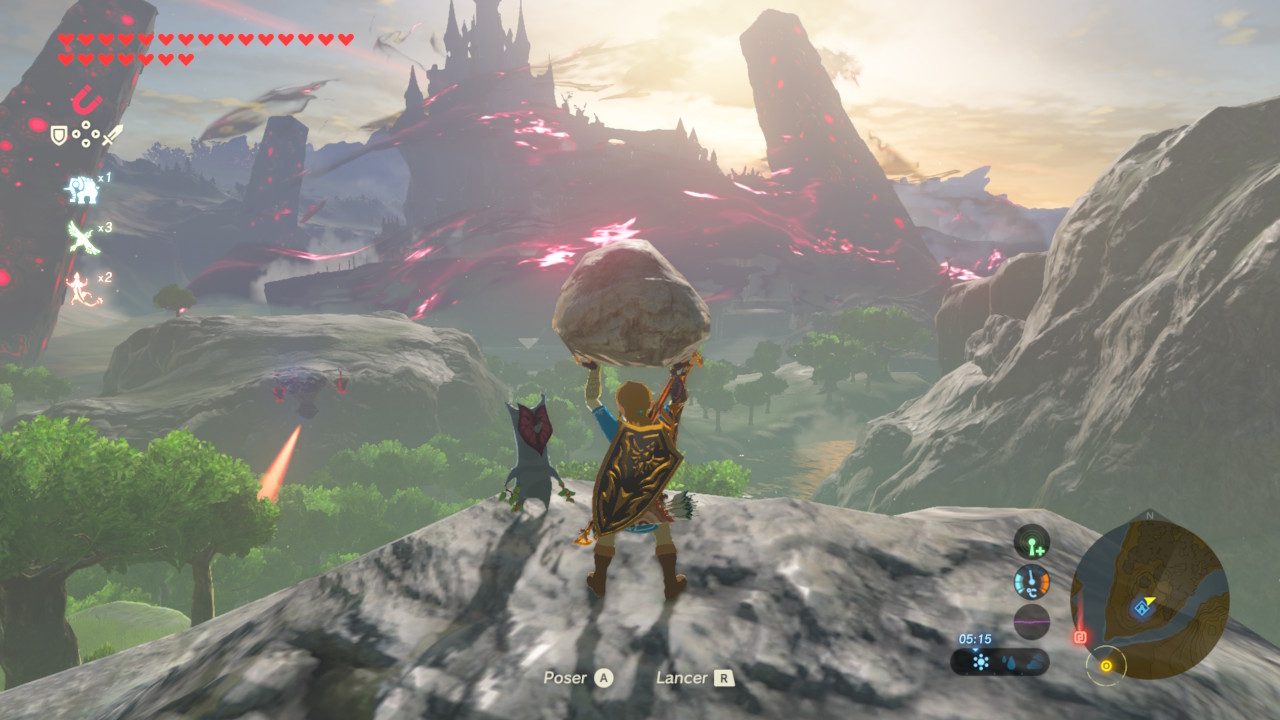
Task: Select the yellow objective marker on minimap
Action: (1106, 665)
